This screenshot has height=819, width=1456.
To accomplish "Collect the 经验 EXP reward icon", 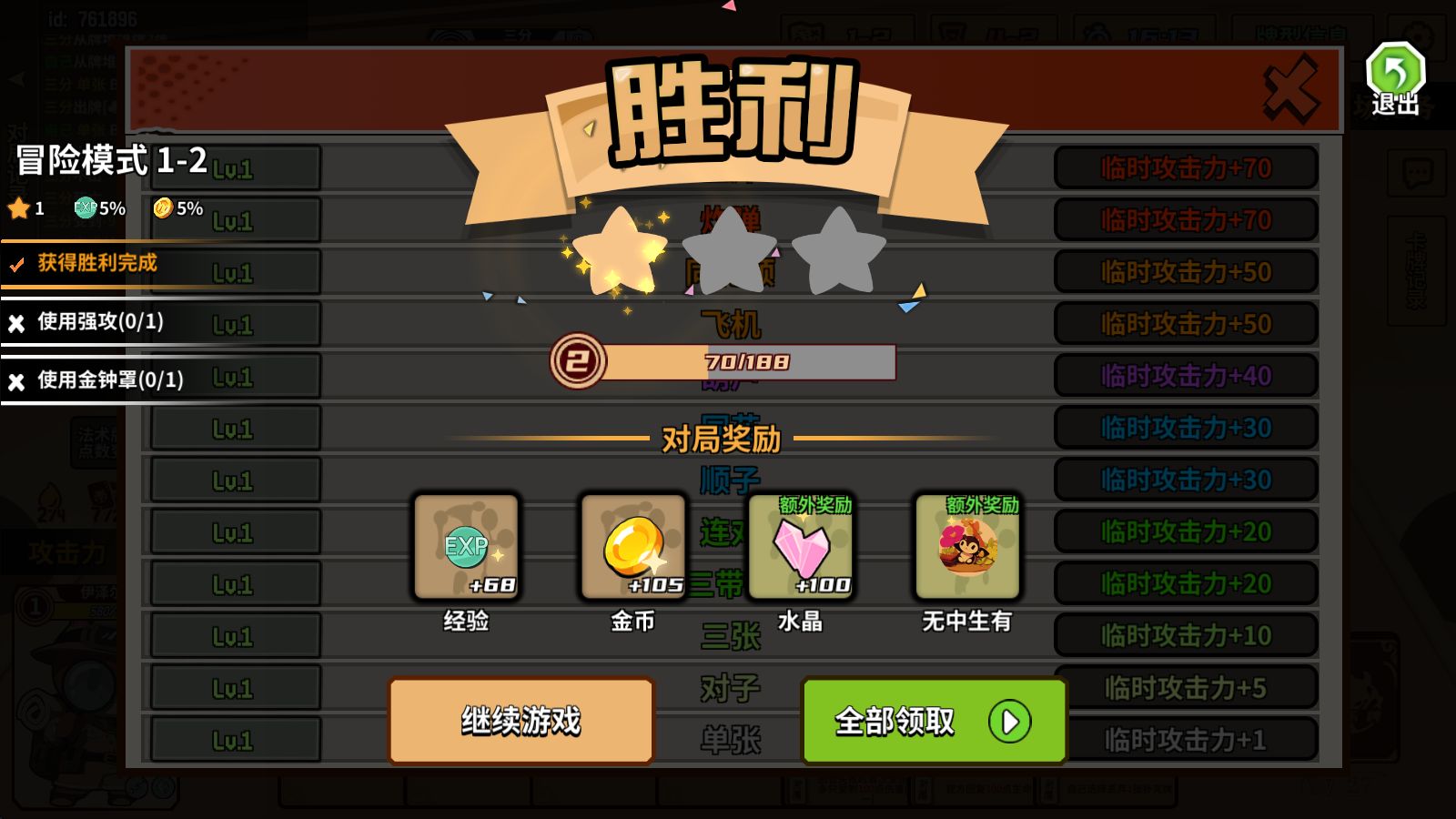I will coord(465,546).
